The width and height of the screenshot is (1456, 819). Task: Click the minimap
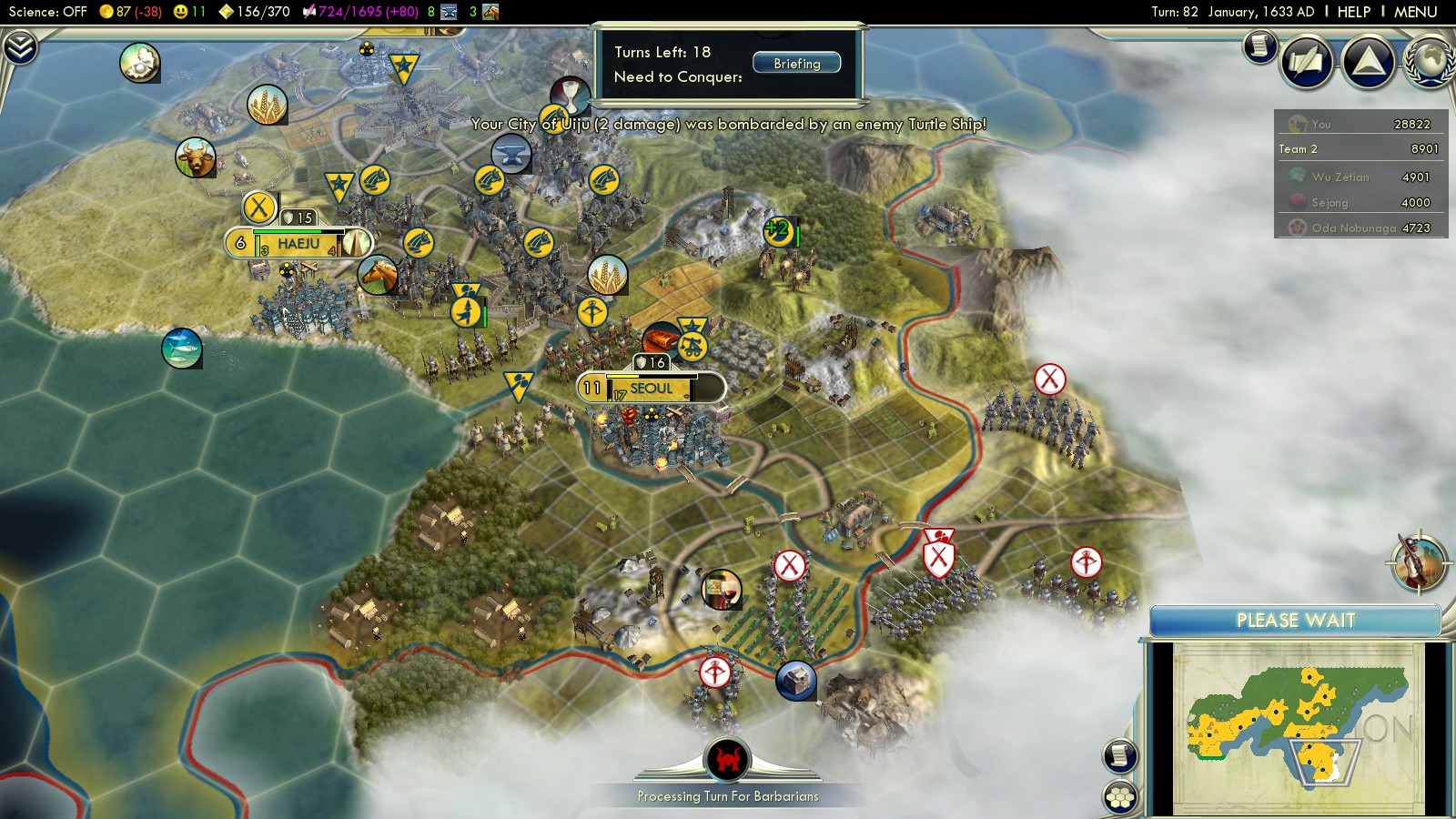[x=1297, y=726]
